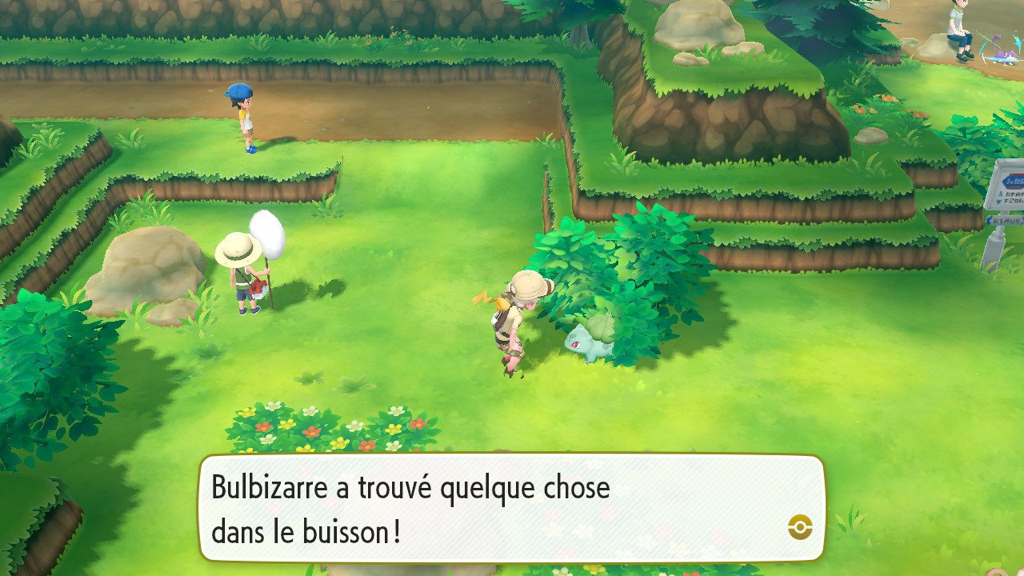This screenshot has height=576, width=1024.
Task: Click the Poké Ball continue indicator
Action: click(799, 527)
